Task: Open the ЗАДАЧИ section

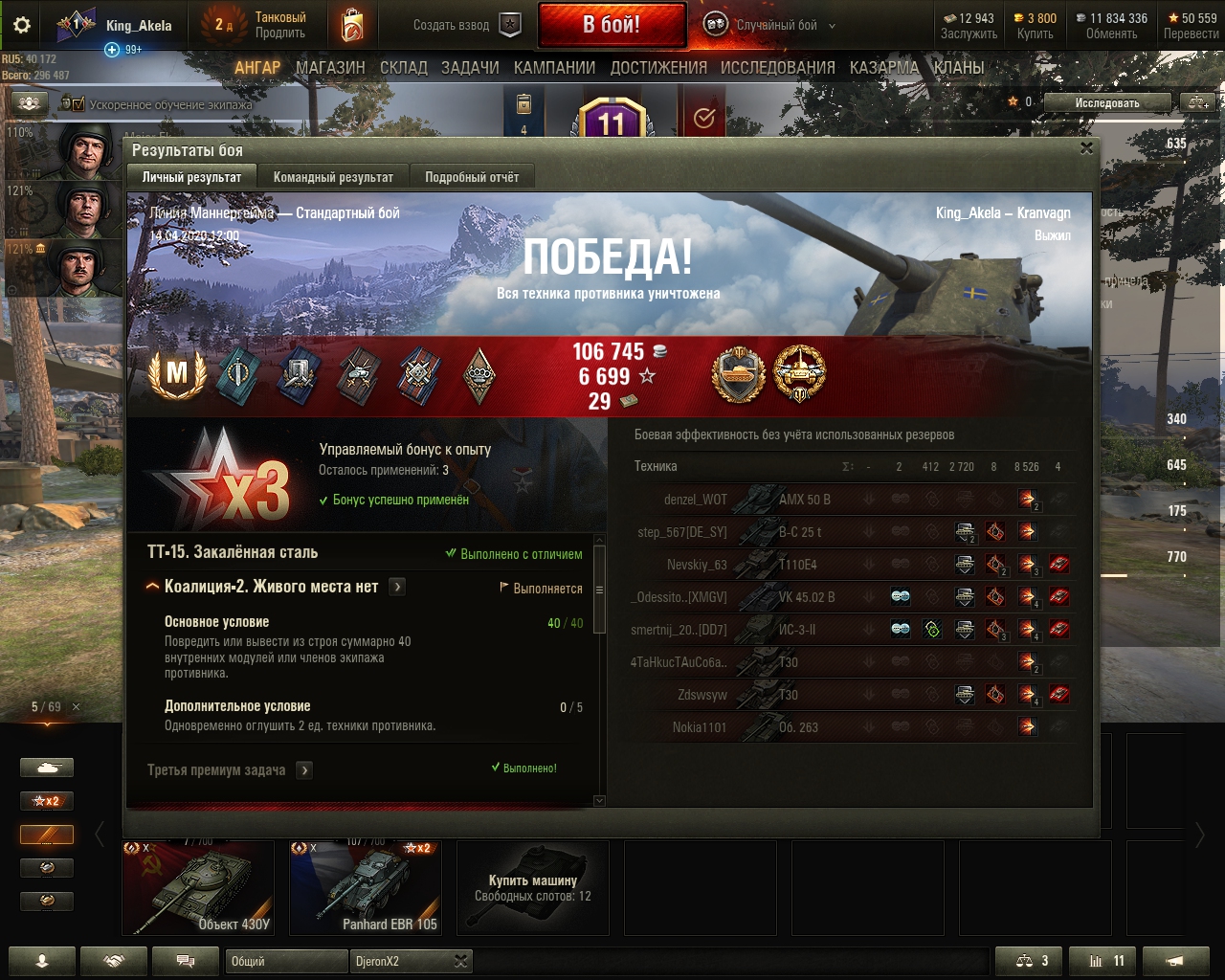Action: point(470,68)
